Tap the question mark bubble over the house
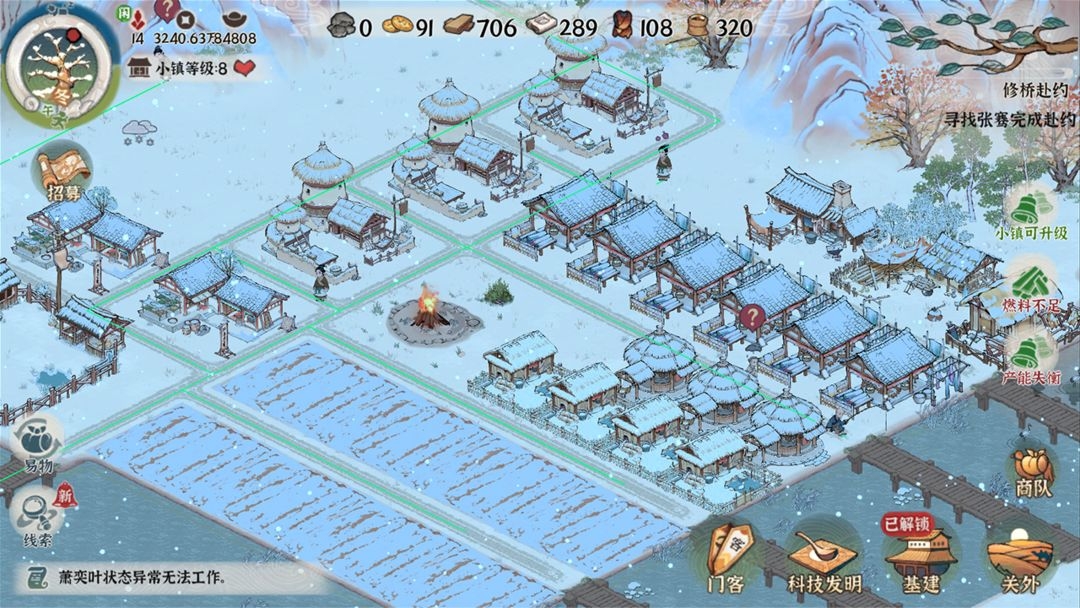 click(751, 317)
